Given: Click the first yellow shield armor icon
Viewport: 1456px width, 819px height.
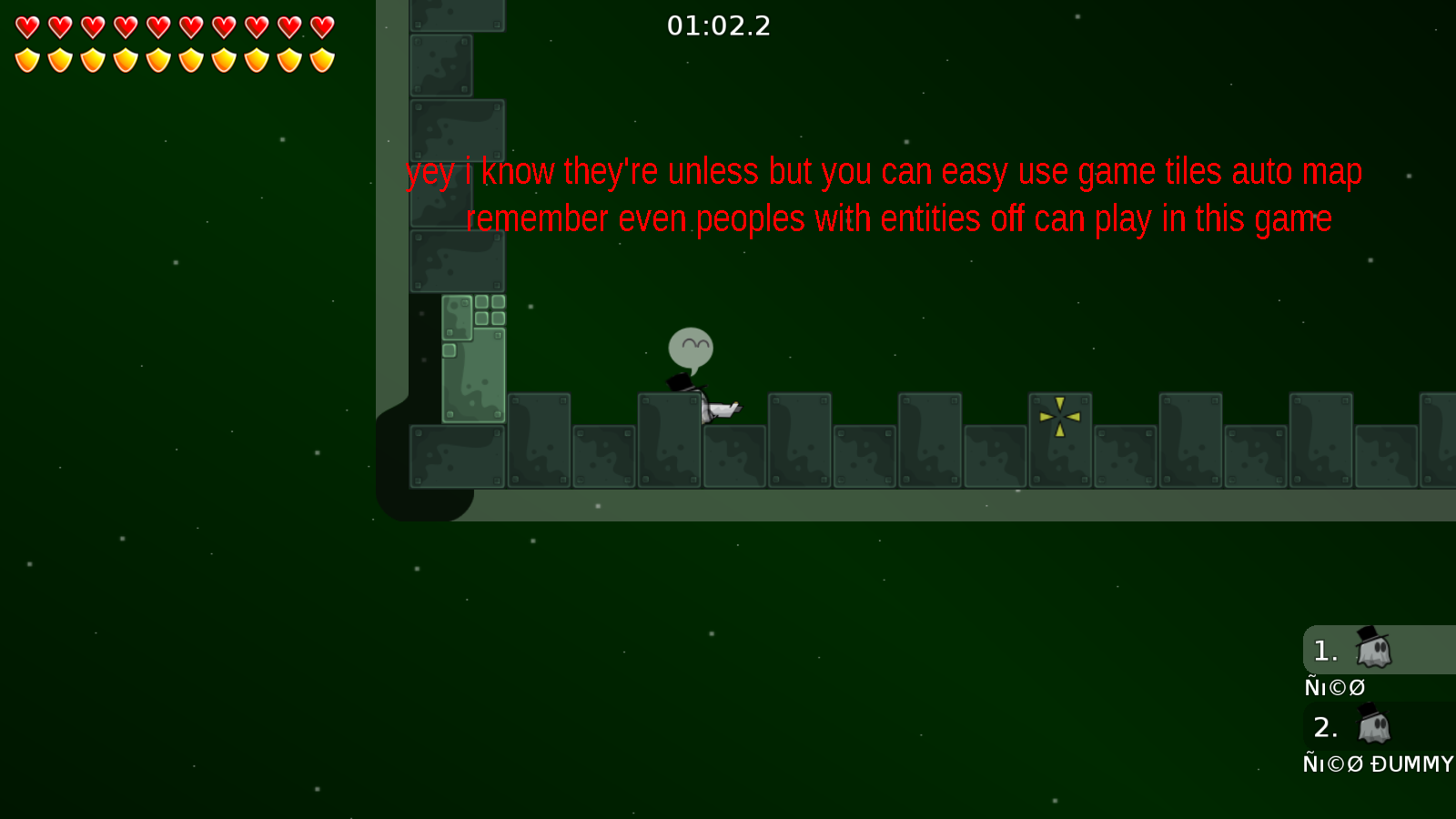Looking at the screenshot, I should click(x=27, y=59).
